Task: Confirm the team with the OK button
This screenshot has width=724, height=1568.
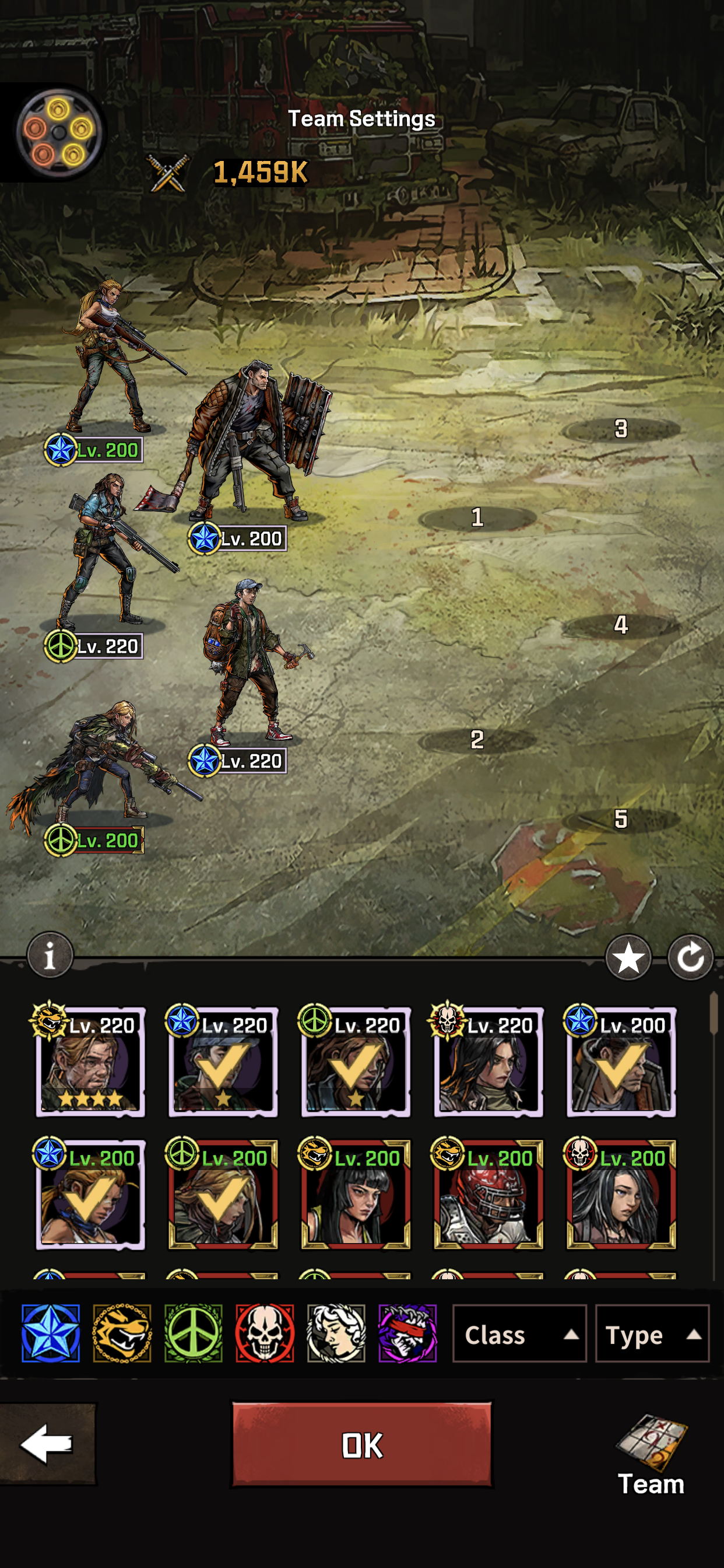Action: (x=362, y=1444)
